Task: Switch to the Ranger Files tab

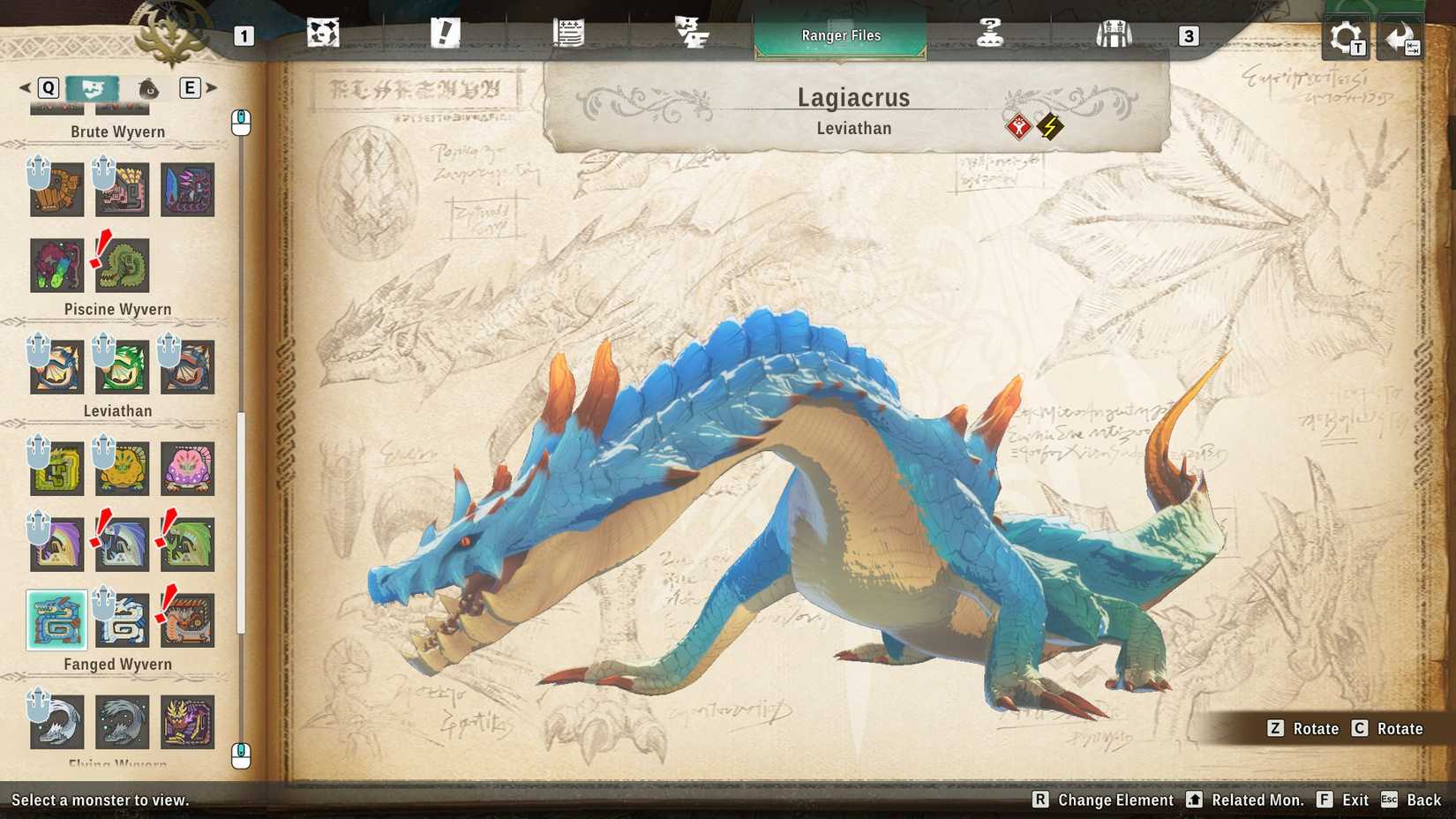Action: pyautogui.click(x=839, y=35)
